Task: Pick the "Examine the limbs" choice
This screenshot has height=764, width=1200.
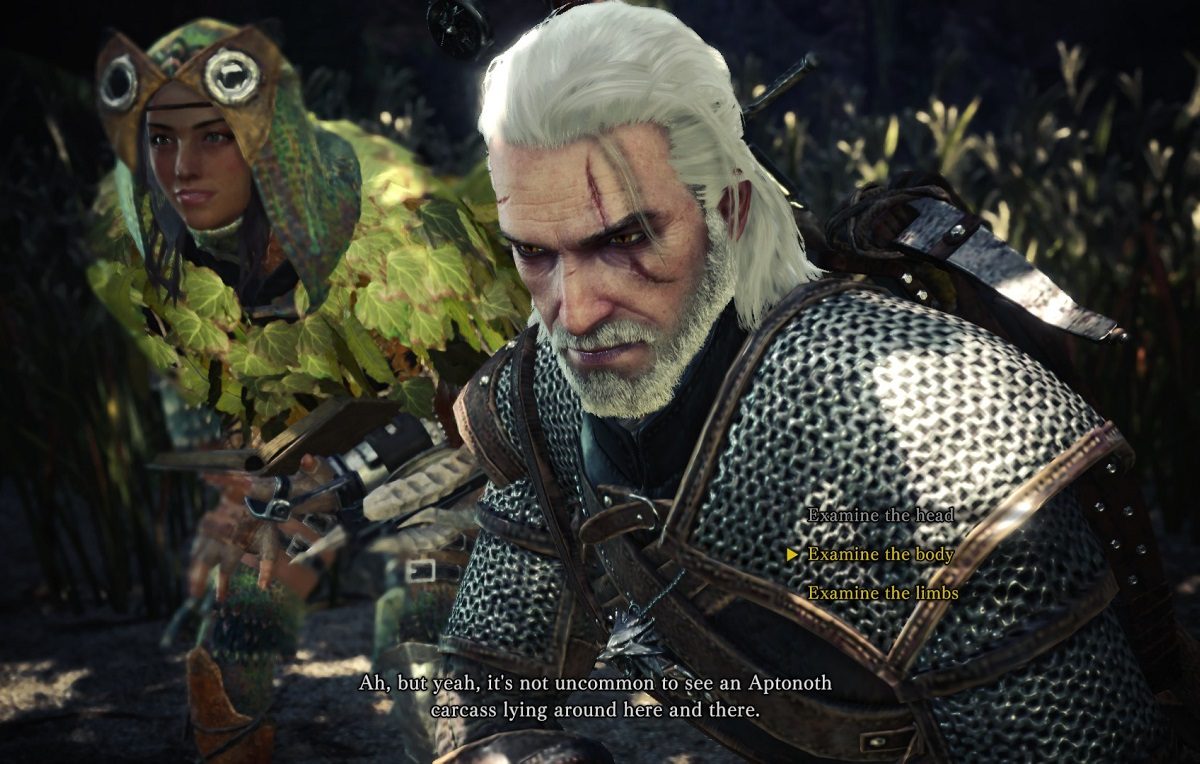Action: [x=883, y=594]
